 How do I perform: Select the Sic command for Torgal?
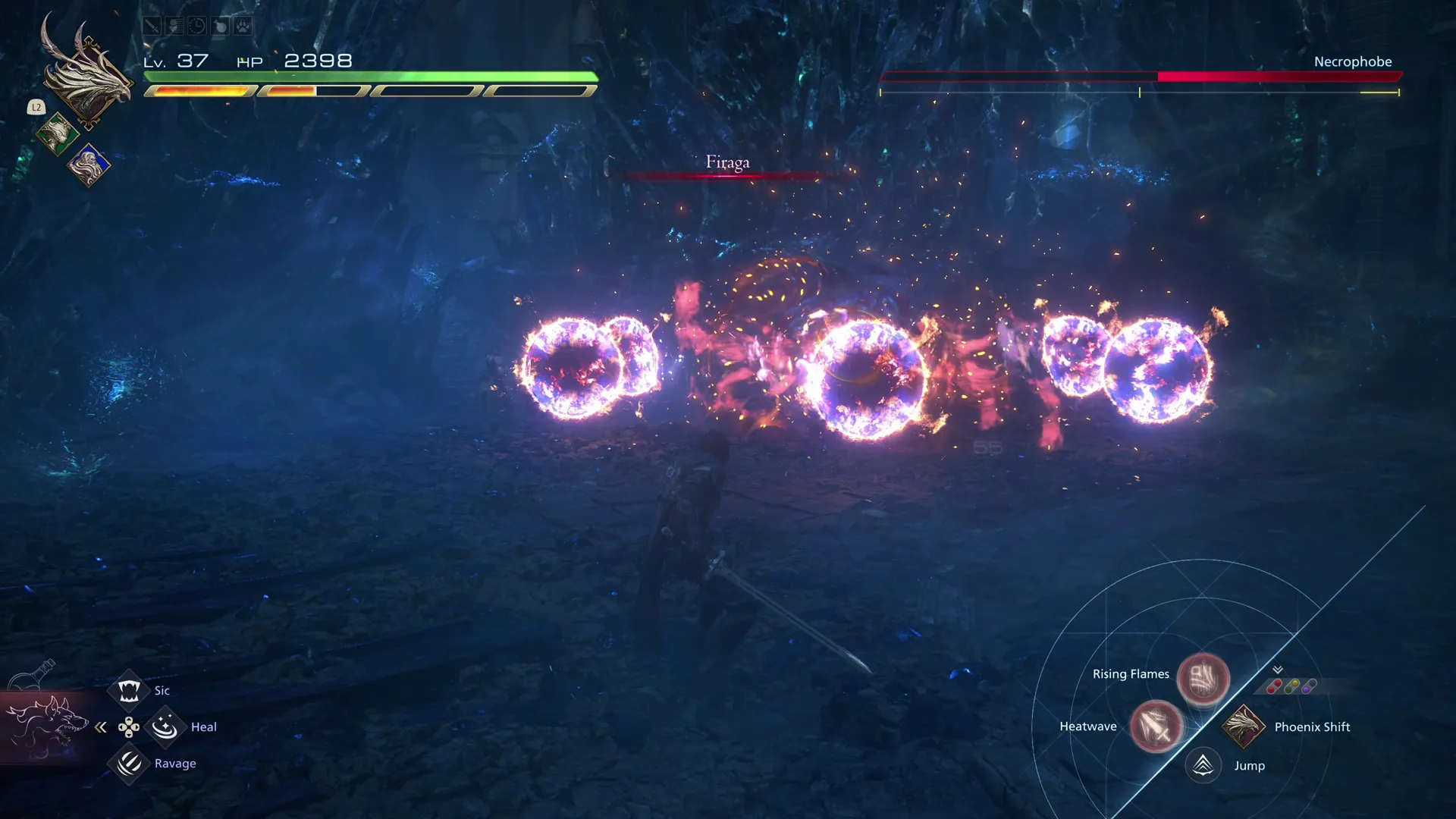pos(130,689)
